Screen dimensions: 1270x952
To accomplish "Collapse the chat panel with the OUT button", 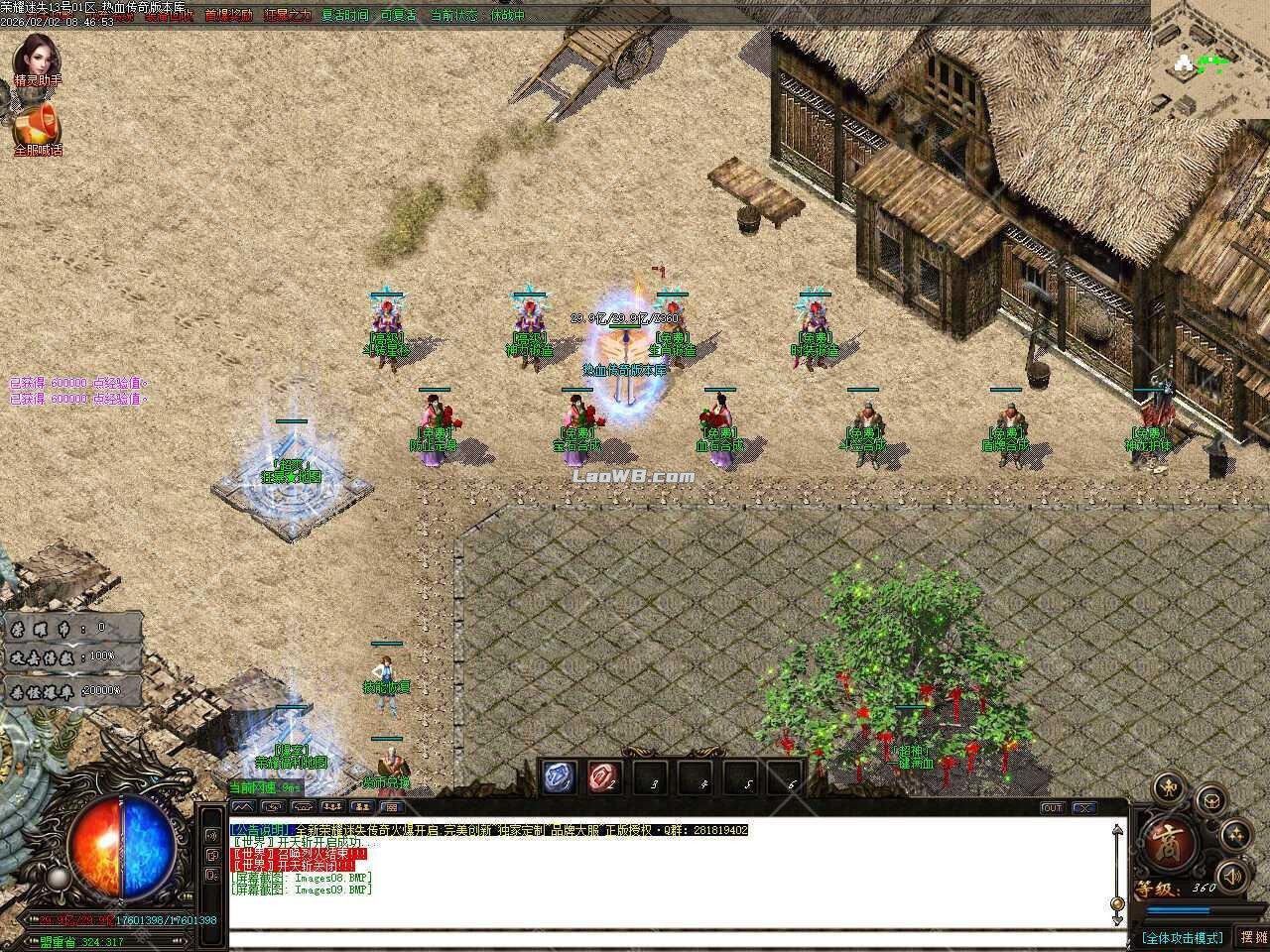I will 1053,808.
